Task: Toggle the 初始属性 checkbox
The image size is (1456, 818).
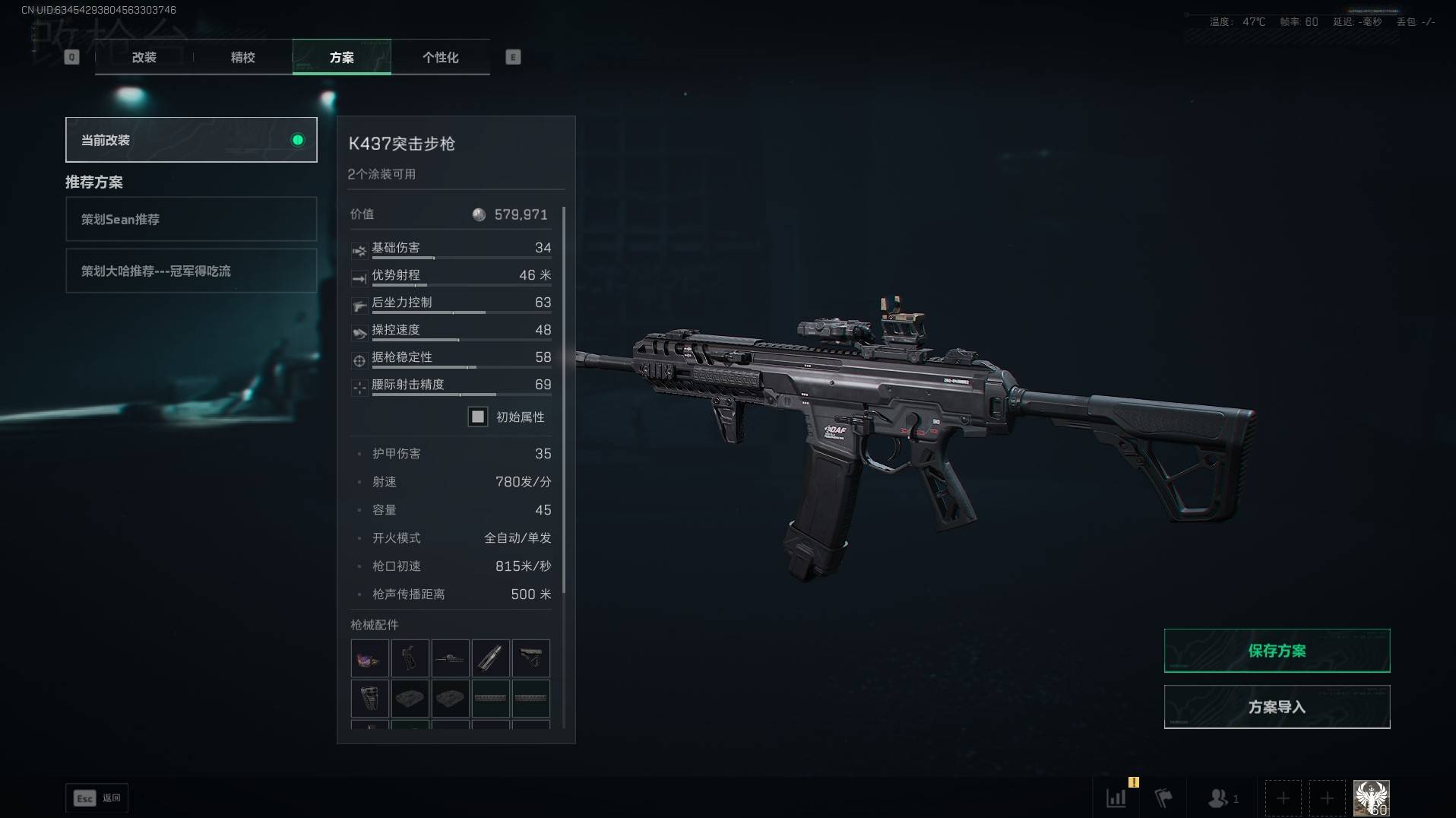Action: 477,417
